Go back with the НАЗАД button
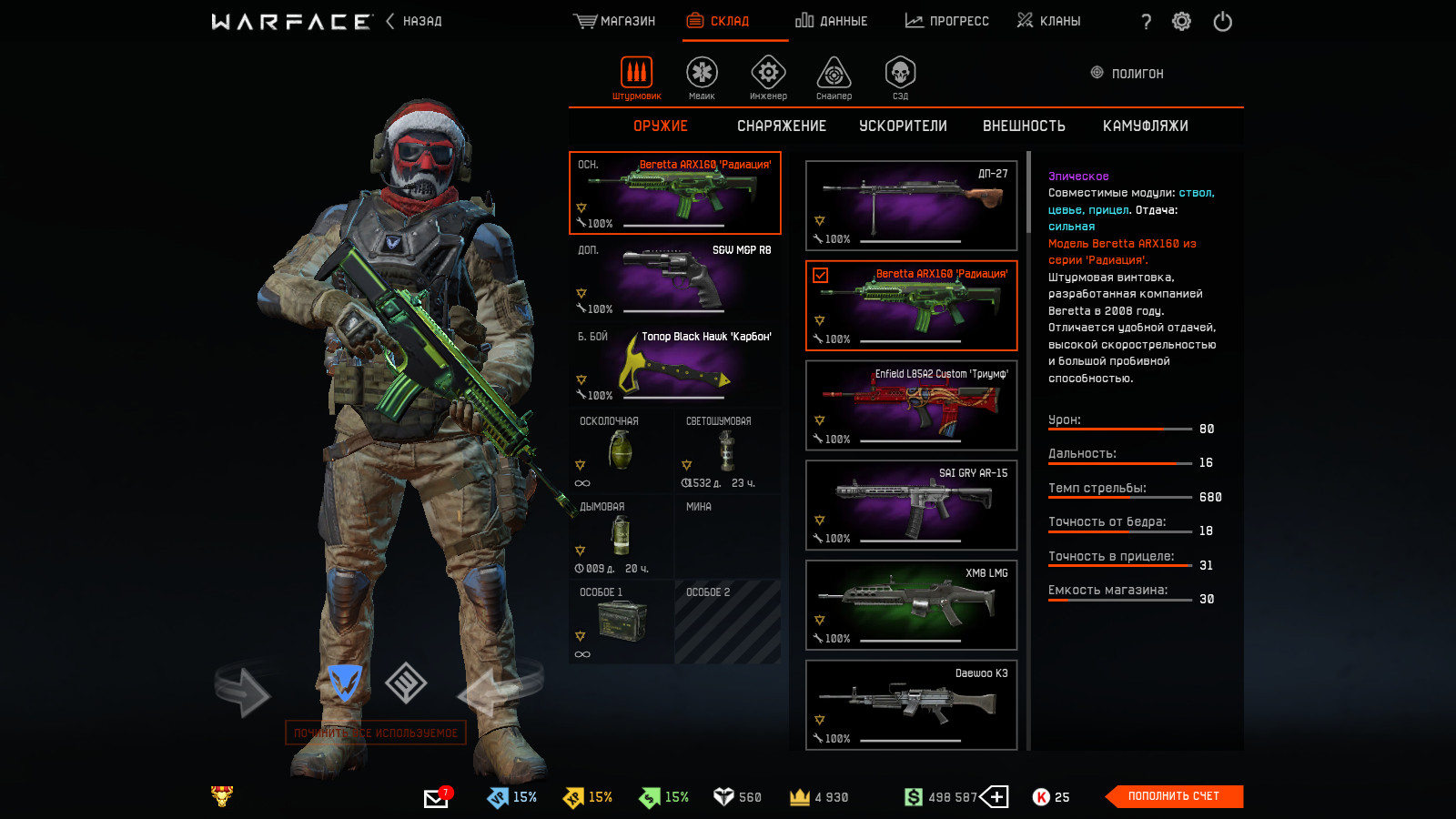This screenshot has height=819, width=1456. [x=415, y=21]
